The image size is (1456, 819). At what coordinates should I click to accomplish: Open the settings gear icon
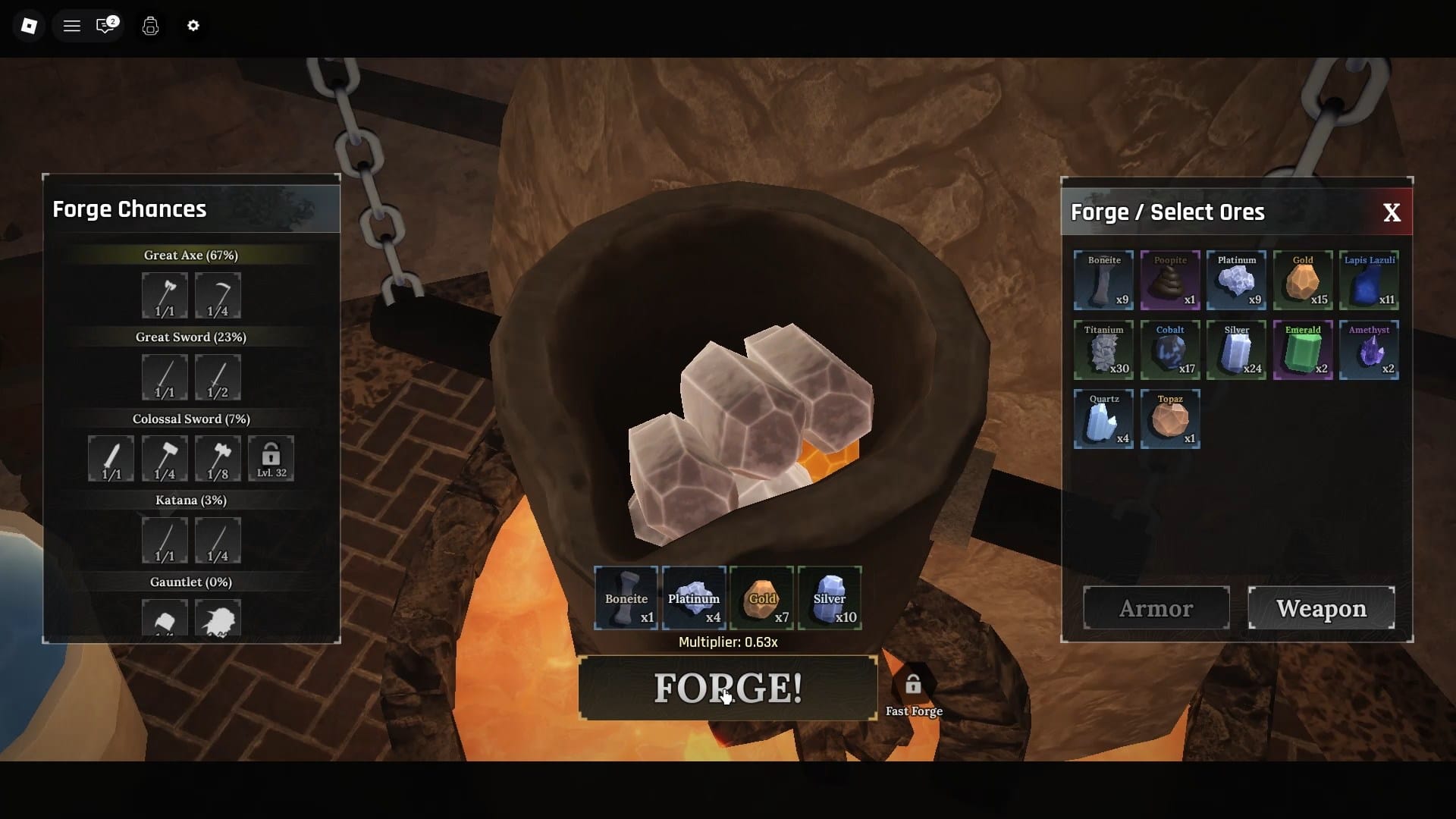(193, 26)
